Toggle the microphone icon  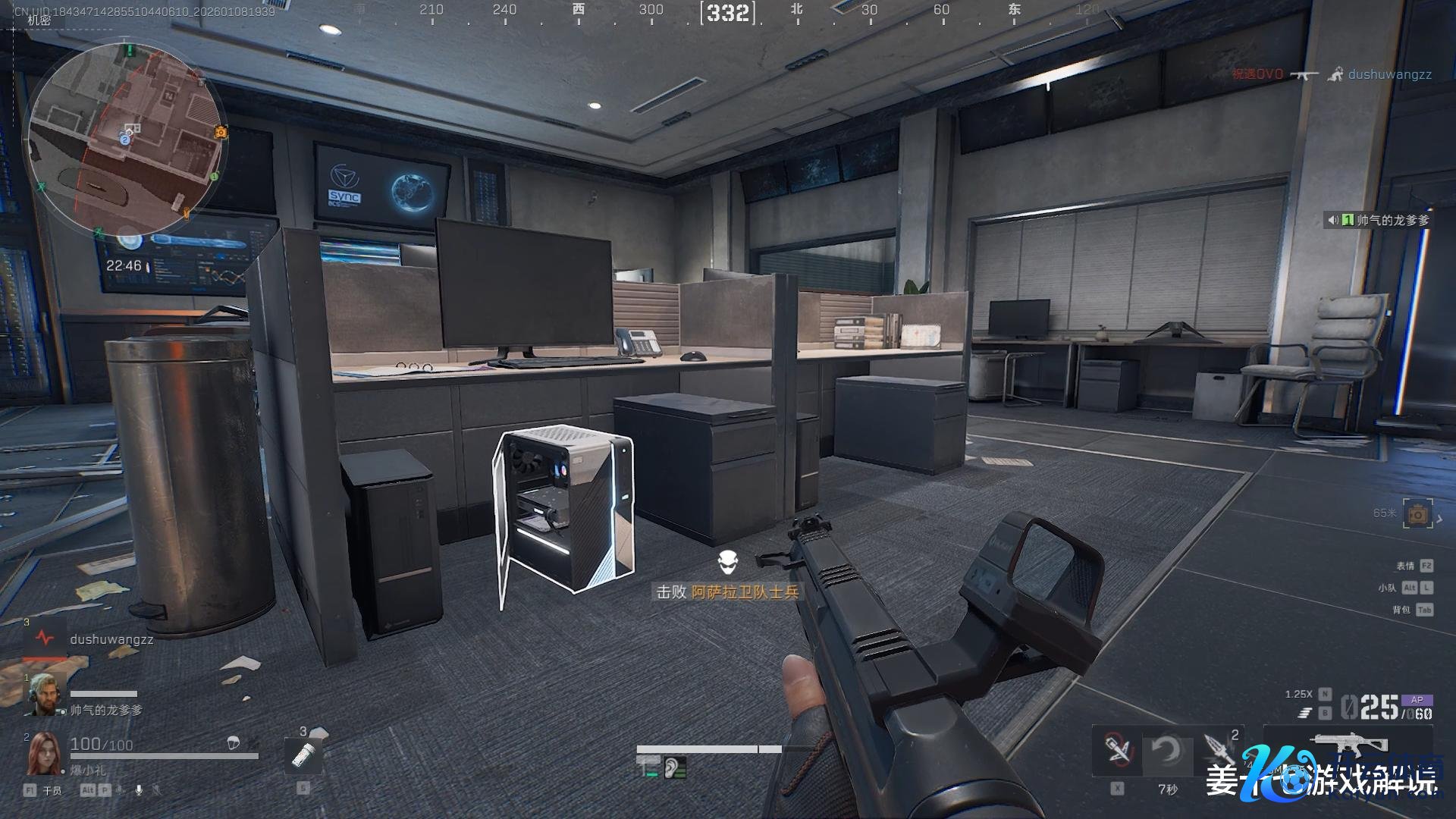click(x=139, y=790)
